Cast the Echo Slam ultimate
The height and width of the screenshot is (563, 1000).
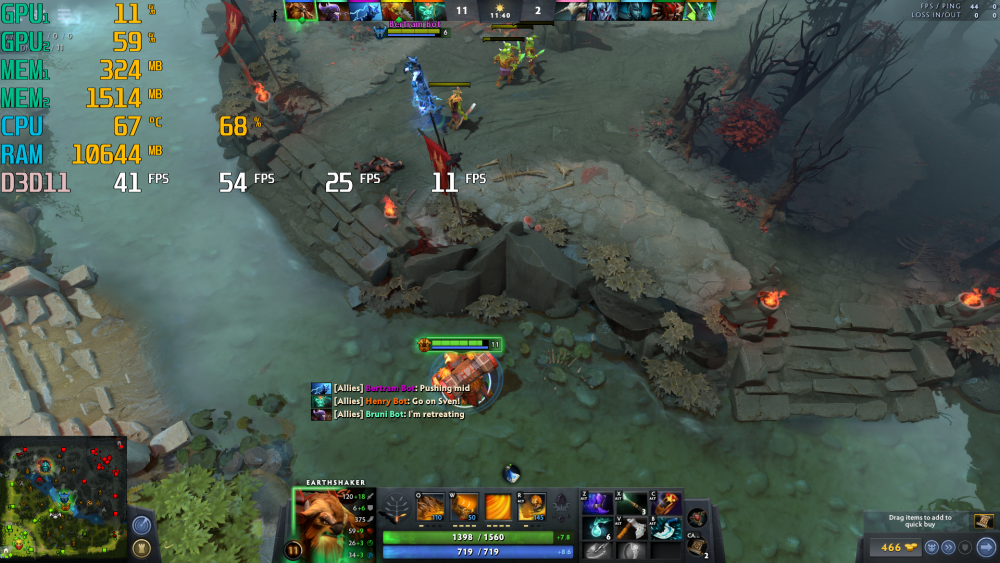(x=532, y=507)
